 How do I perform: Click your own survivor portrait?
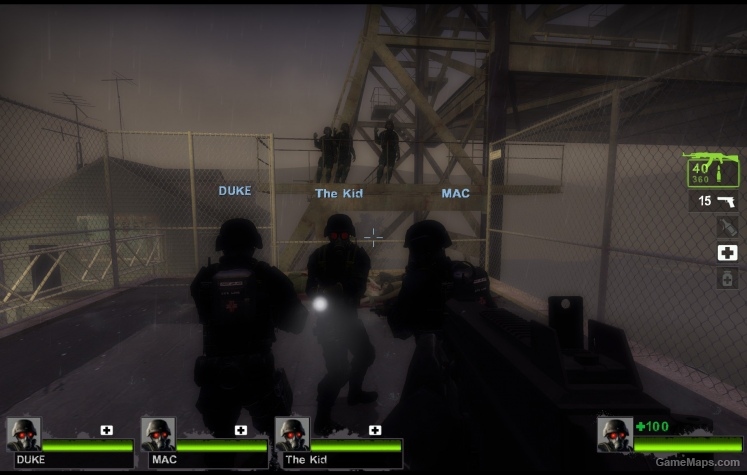click(614, 434)
